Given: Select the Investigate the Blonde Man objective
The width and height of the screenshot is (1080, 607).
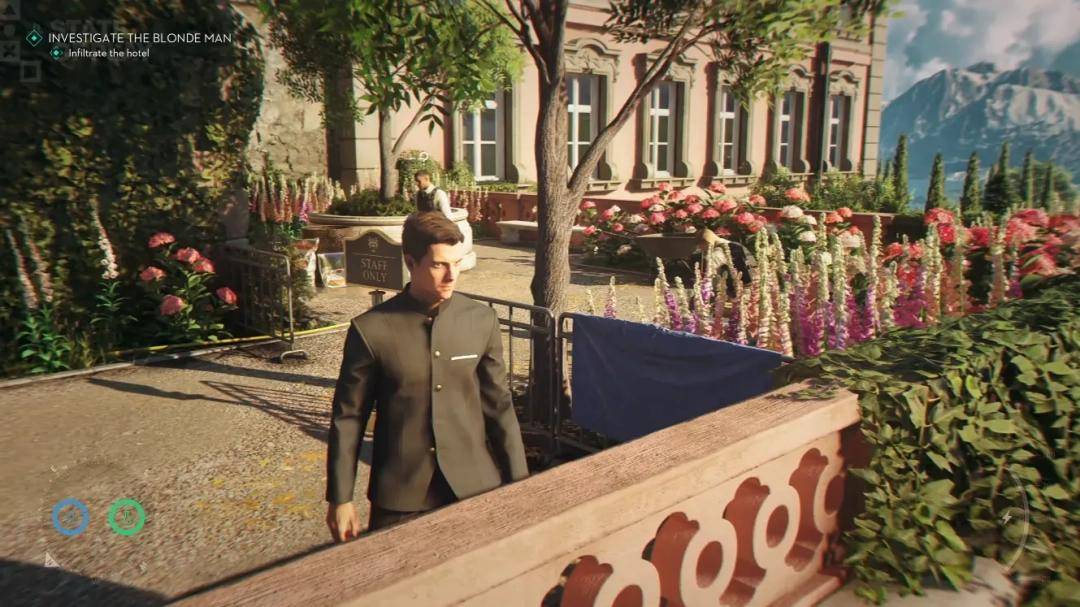Looking at the screenshot, I should coord(139,38).
